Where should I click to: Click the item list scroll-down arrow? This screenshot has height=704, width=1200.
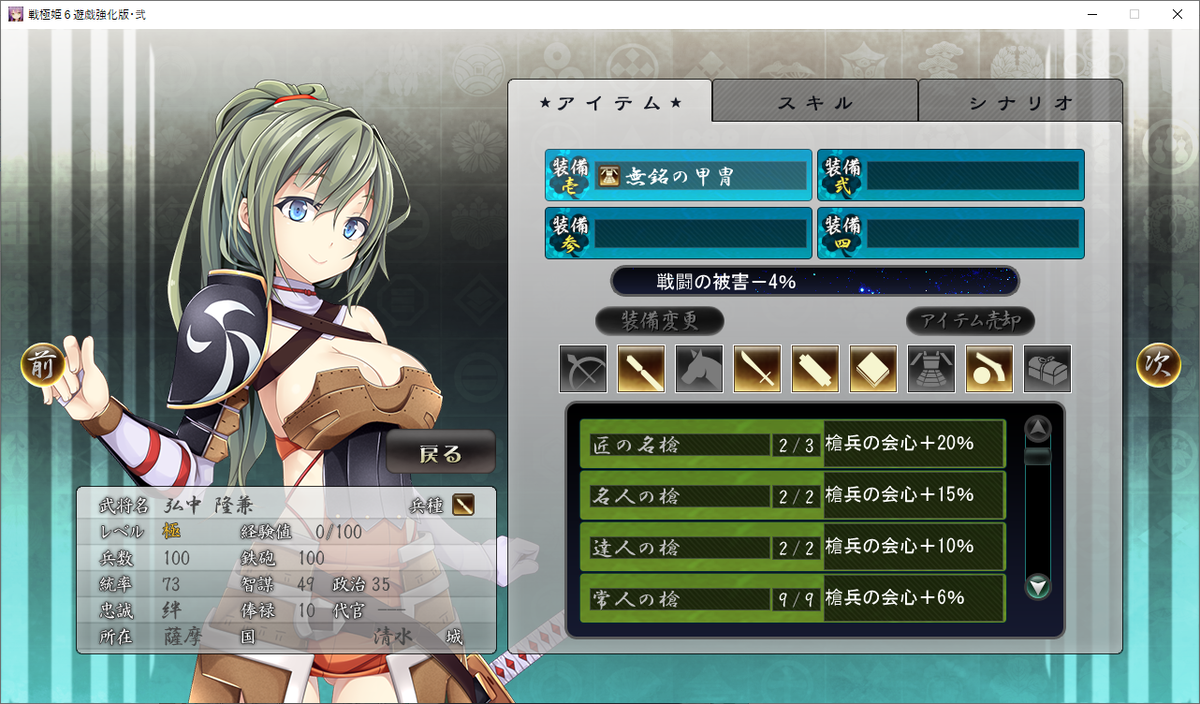[x=1039, y=586]
